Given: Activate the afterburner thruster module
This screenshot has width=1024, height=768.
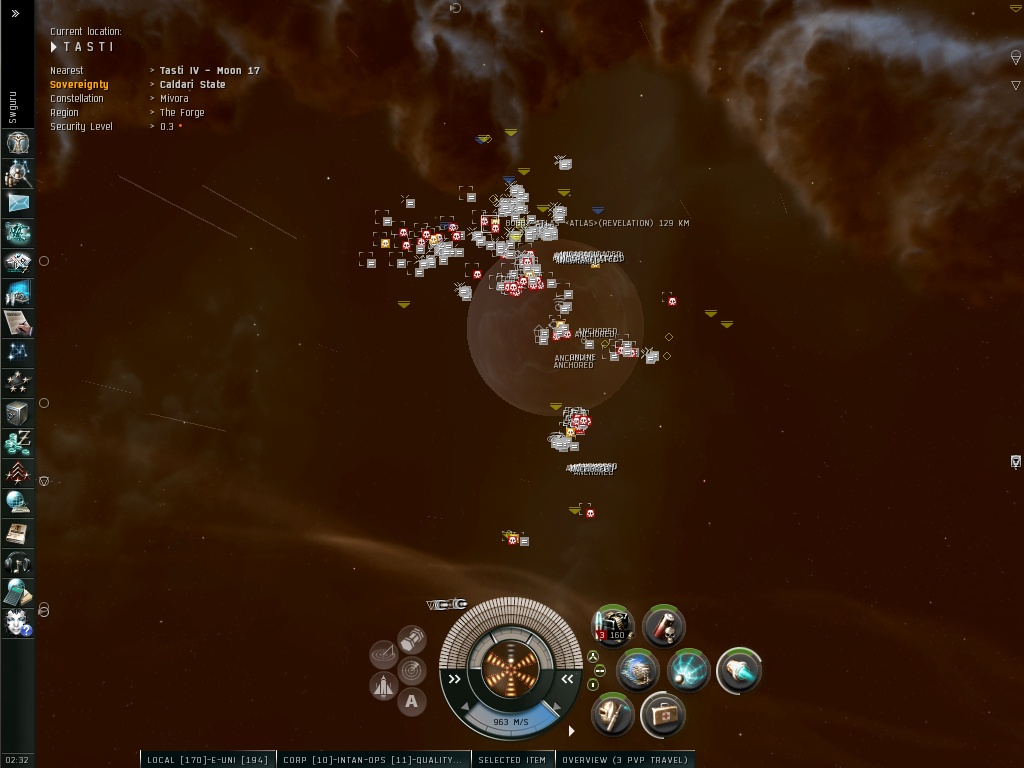Looking at the screenshot, I should tap(739, 670).
